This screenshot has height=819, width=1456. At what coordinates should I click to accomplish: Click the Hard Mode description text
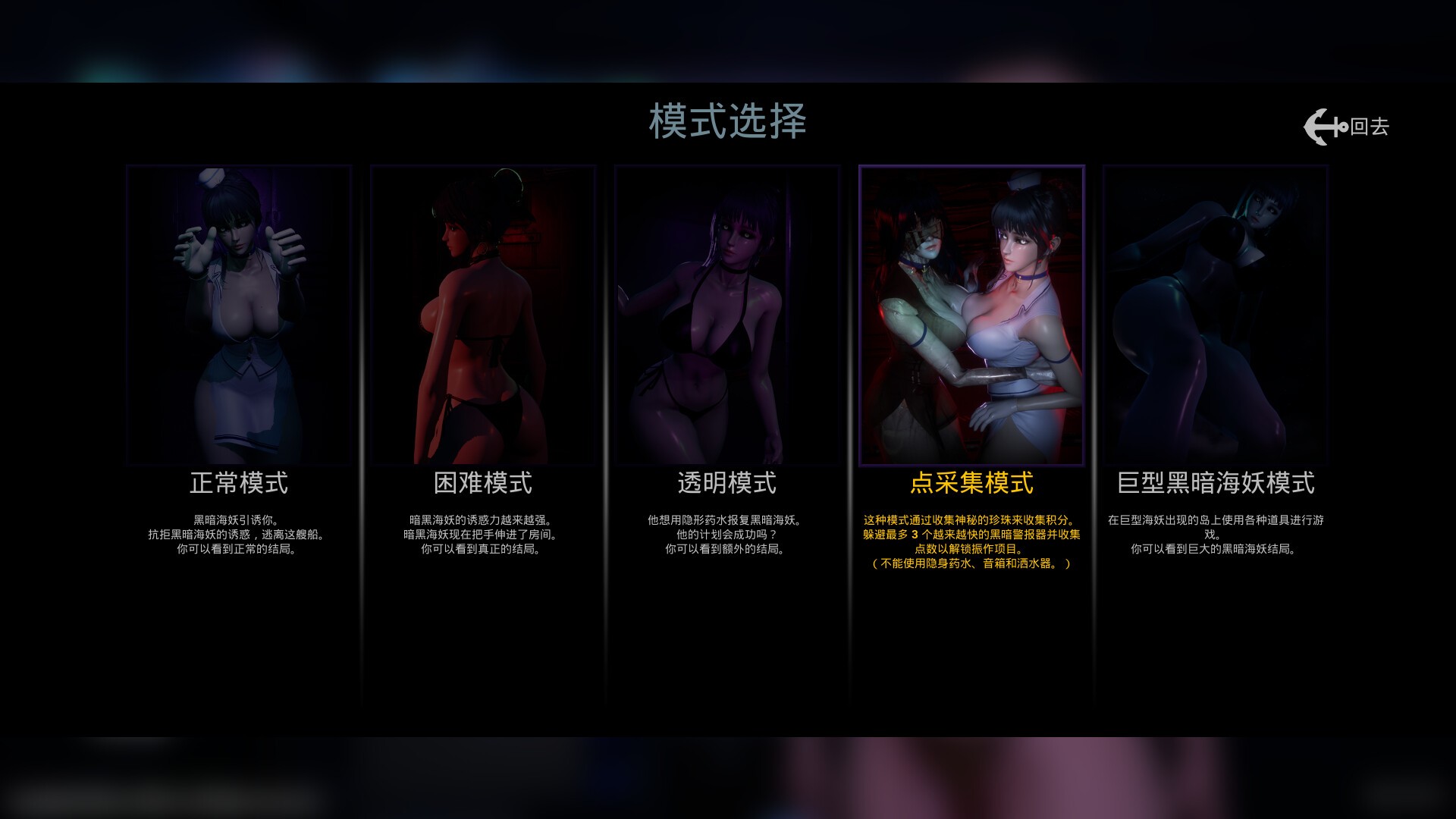483,532
